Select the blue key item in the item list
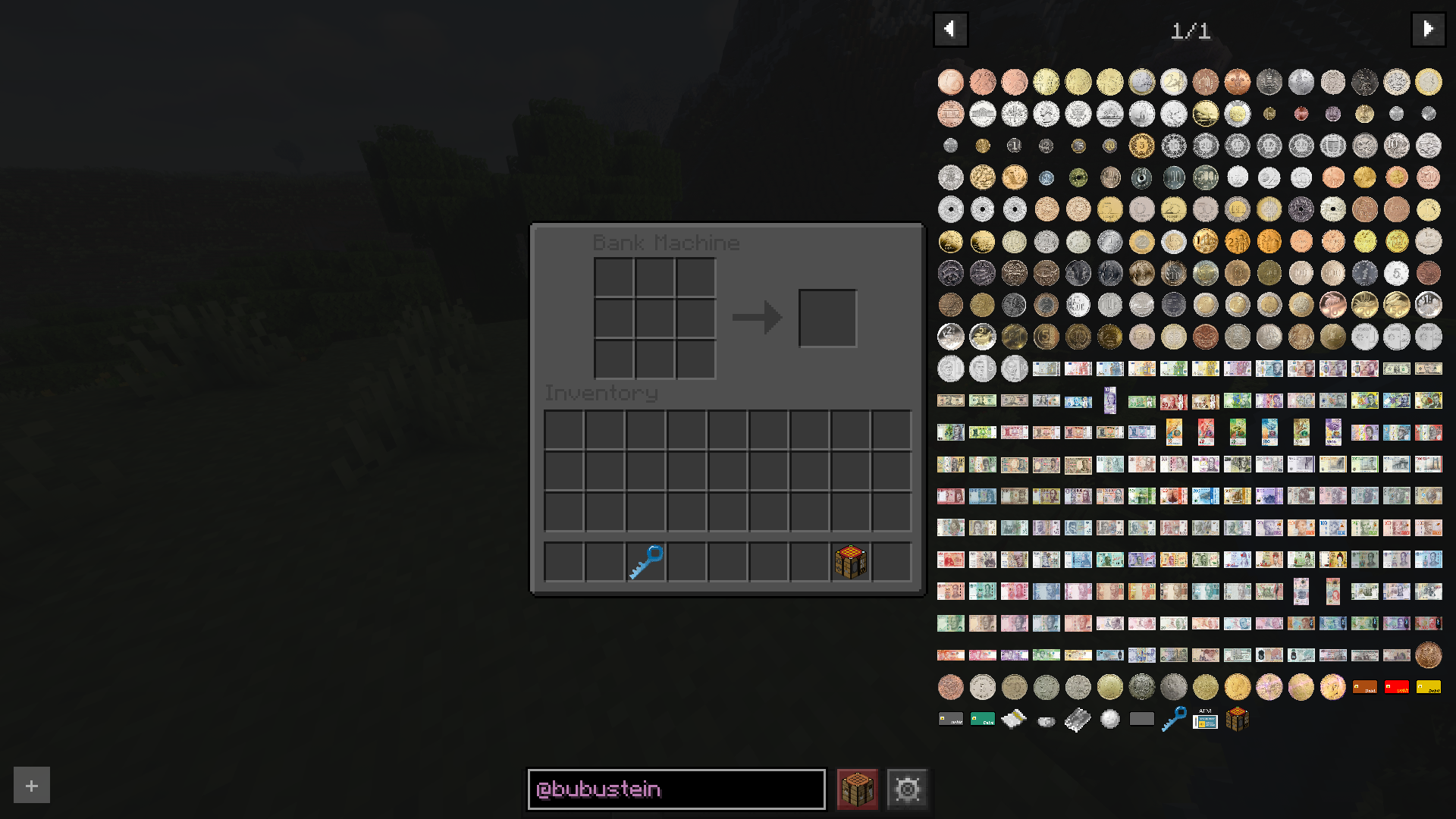The height and width of the screenshot is (819, 1456). pyautogui.click(x=1173, y=718)
